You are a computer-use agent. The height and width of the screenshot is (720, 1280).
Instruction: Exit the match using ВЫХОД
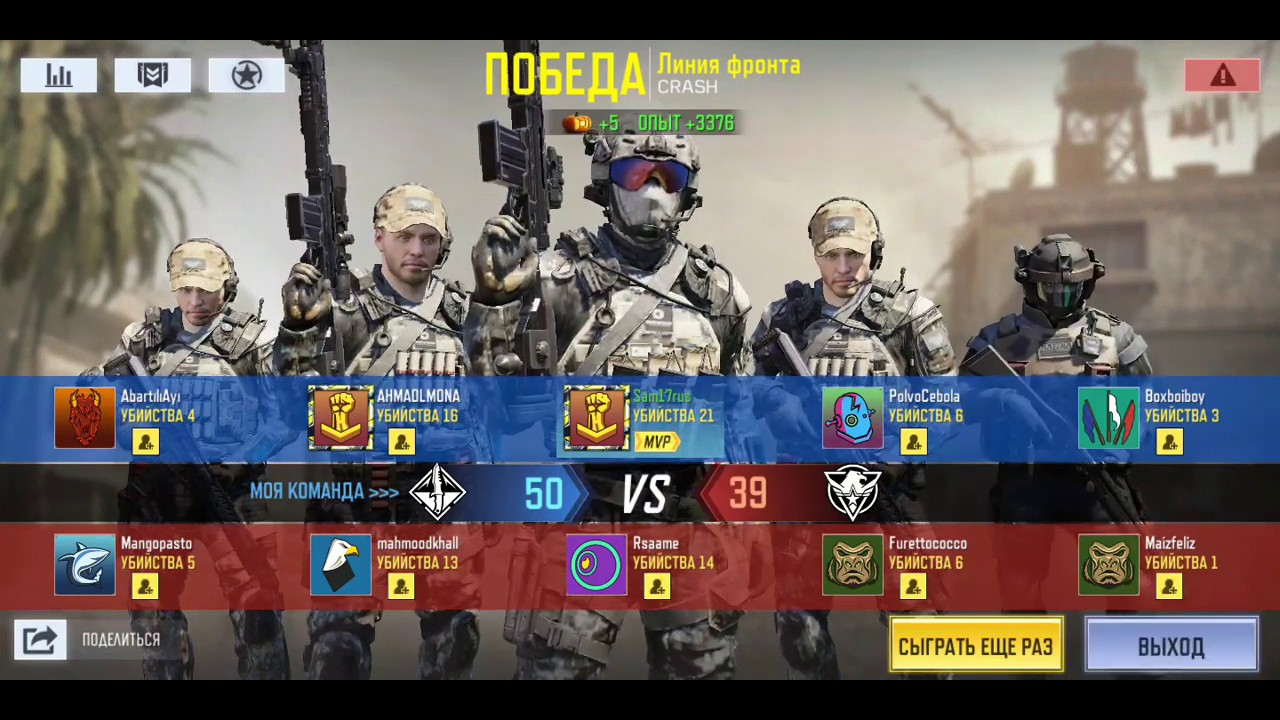coord(1171,645)
